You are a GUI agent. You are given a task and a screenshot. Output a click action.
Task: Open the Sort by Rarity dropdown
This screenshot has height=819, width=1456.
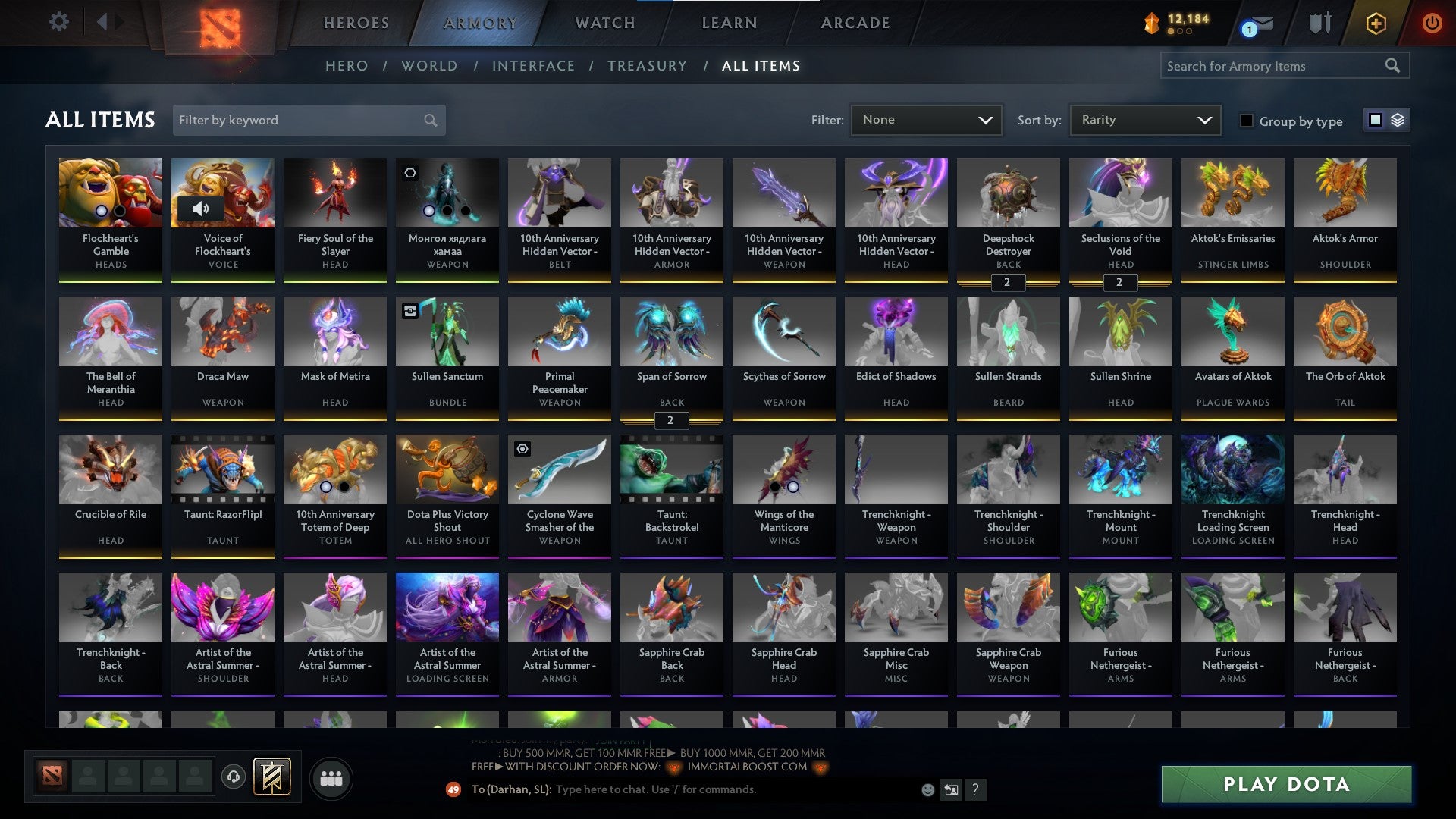tap(1144, 119)
